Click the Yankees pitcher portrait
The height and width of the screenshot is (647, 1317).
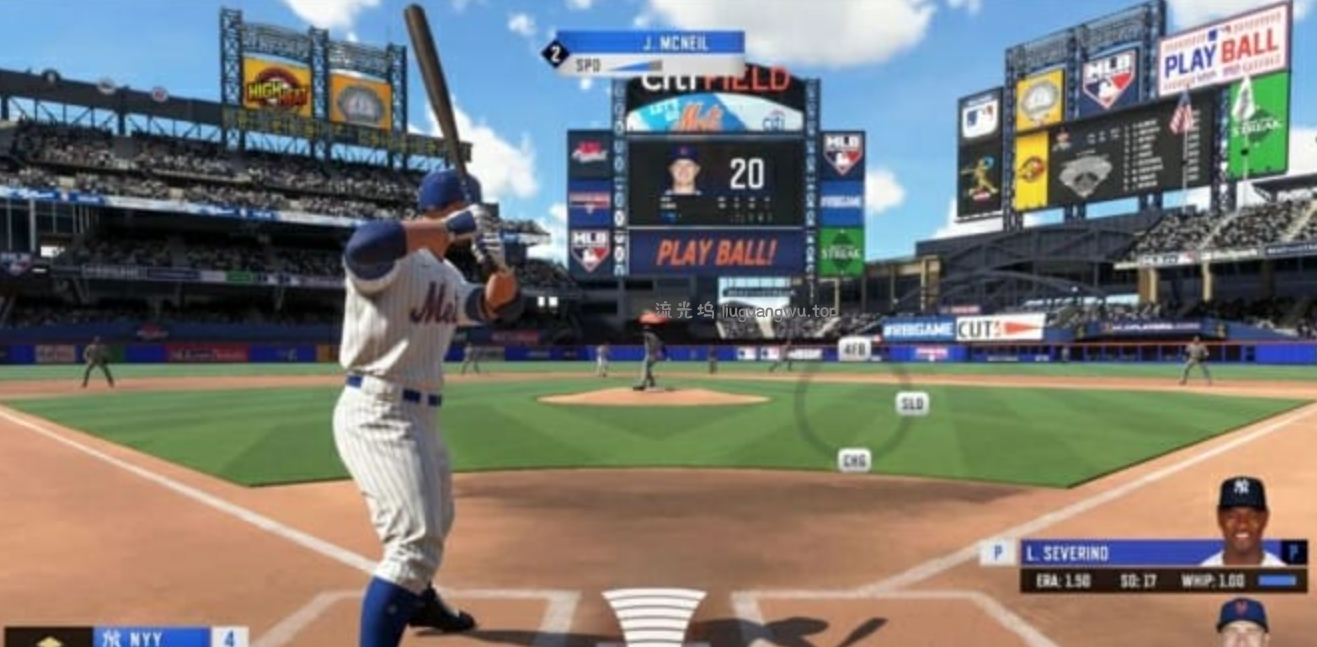point(1242,520)
